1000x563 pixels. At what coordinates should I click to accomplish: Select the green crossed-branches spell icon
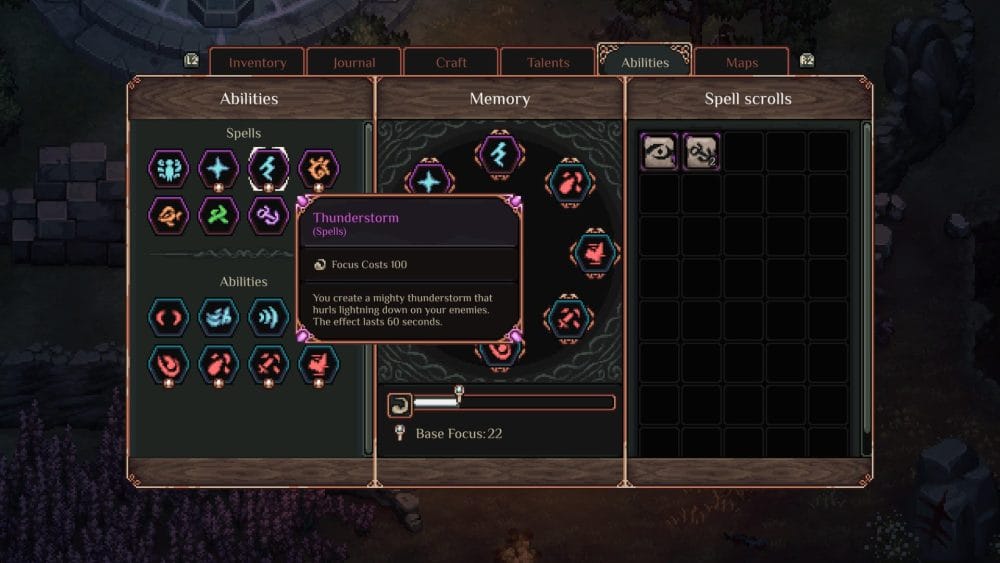[x=218, y=214]
